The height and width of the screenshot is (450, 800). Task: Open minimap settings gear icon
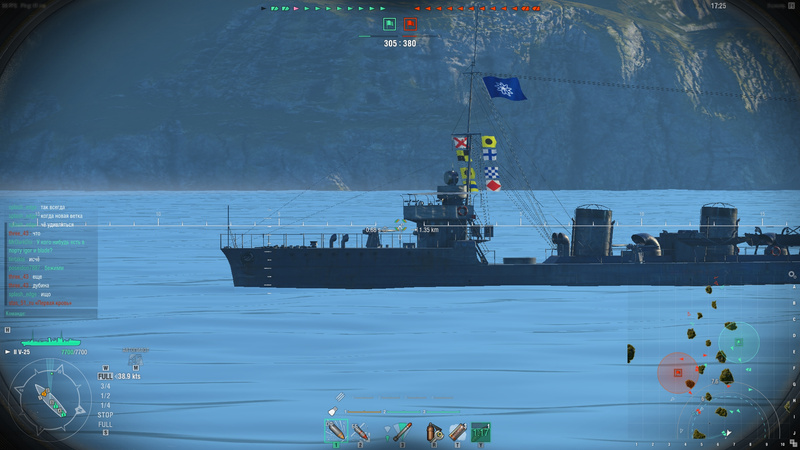click(792, 274)
